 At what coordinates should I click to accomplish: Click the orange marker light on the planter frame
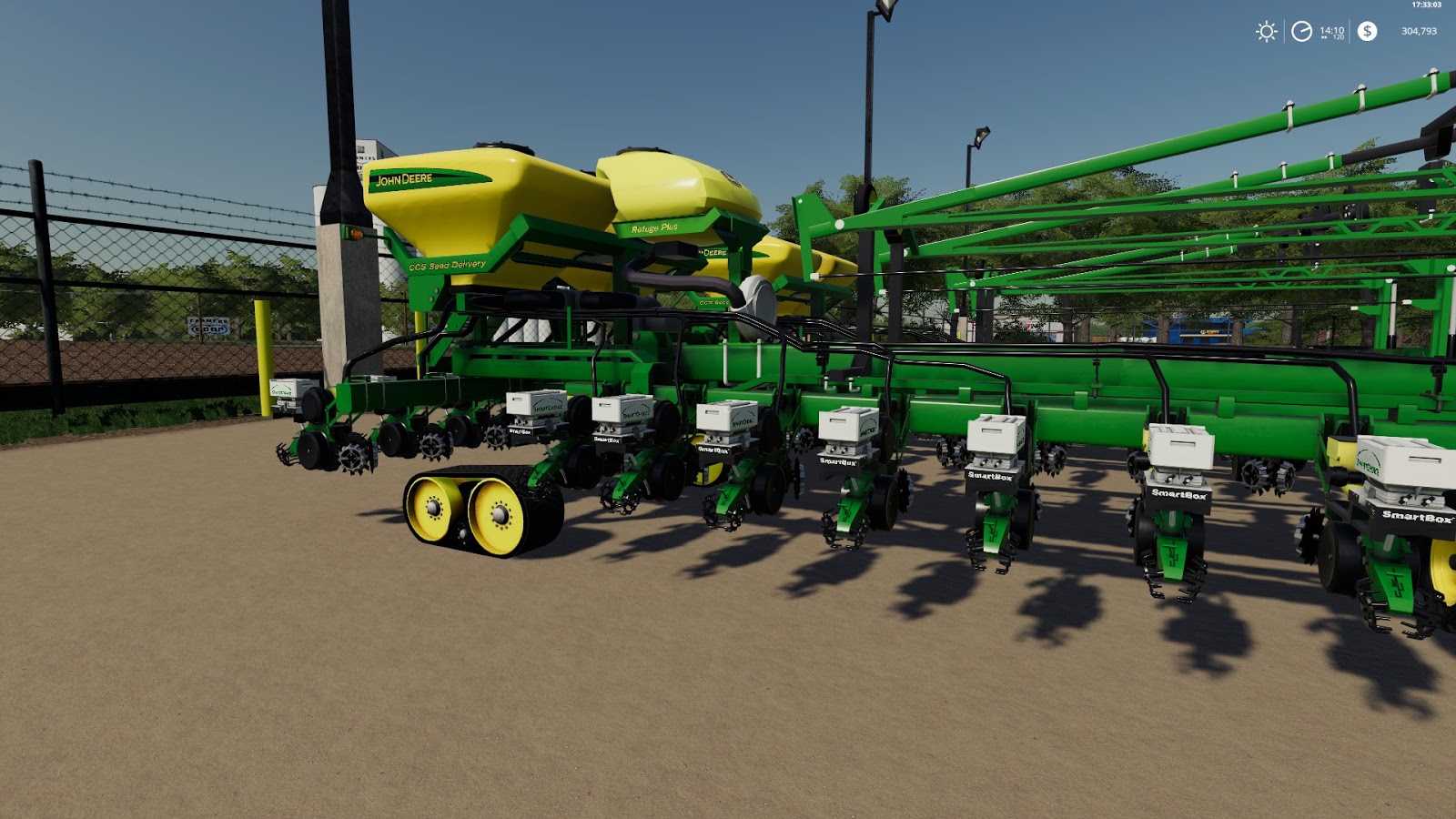point(357,234)
